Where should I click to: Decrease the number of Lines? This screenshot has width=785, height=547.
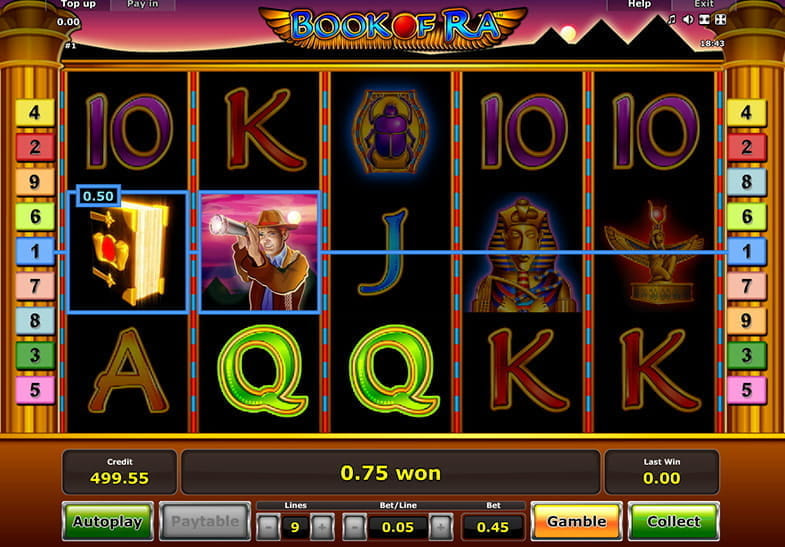coord(269,526)
